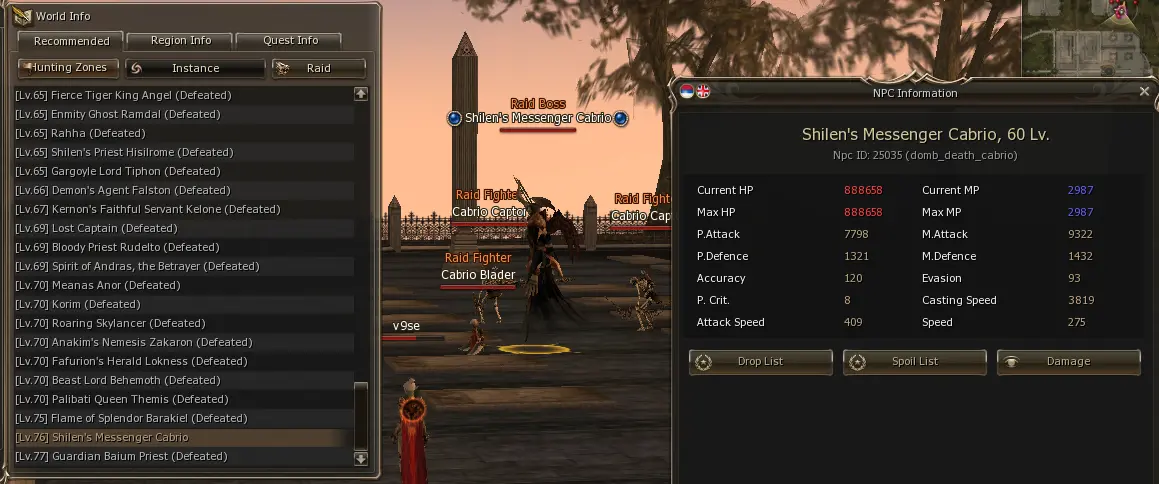Screen dimensions: 1159x484
Task: Open the Drop List for Cabrio
Action: click(760, 362)
